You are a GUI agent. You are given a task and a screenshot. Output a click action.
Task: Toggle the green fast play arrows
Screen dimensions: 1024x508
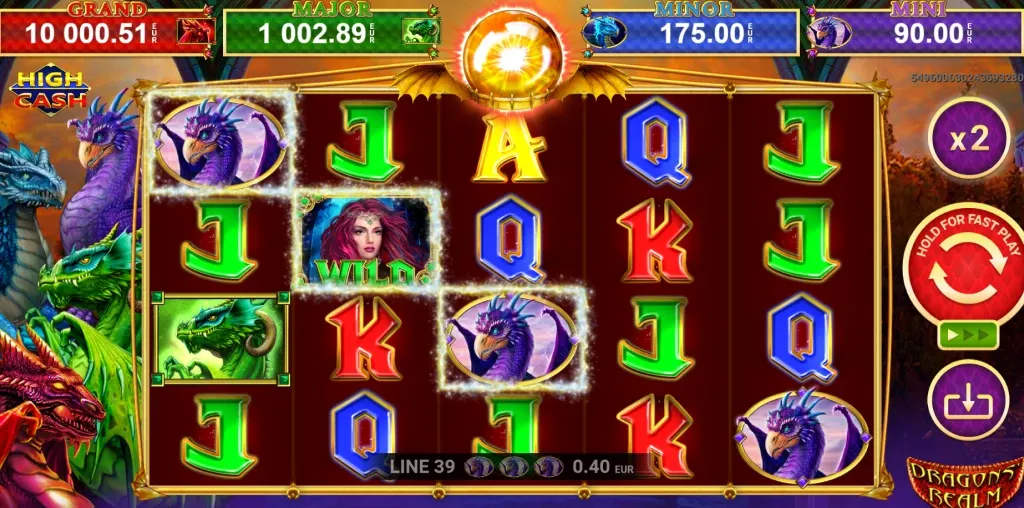pyautogui.click(x=968, y=335)
